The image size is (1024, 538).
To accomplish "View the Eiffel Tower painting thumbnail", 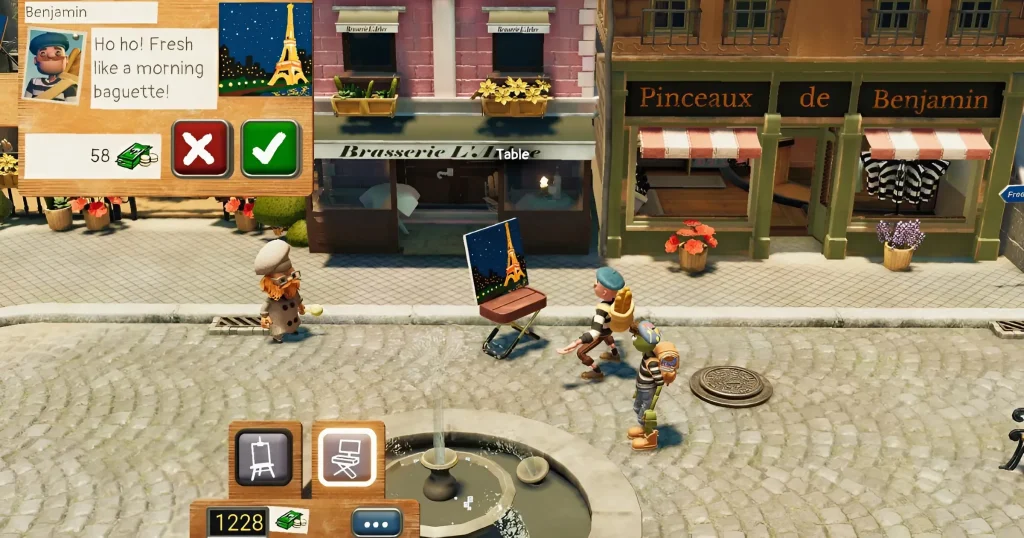I will tap(265, 48).
